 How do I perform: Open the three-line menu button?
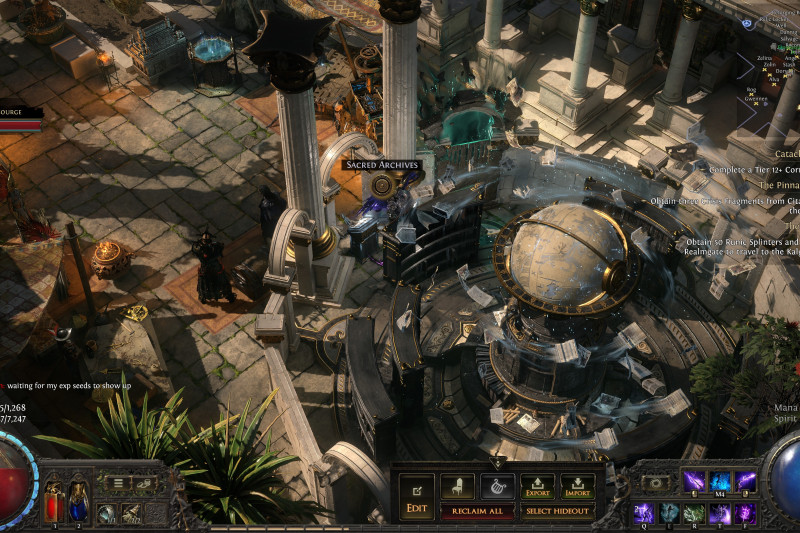tap(119, 483)
